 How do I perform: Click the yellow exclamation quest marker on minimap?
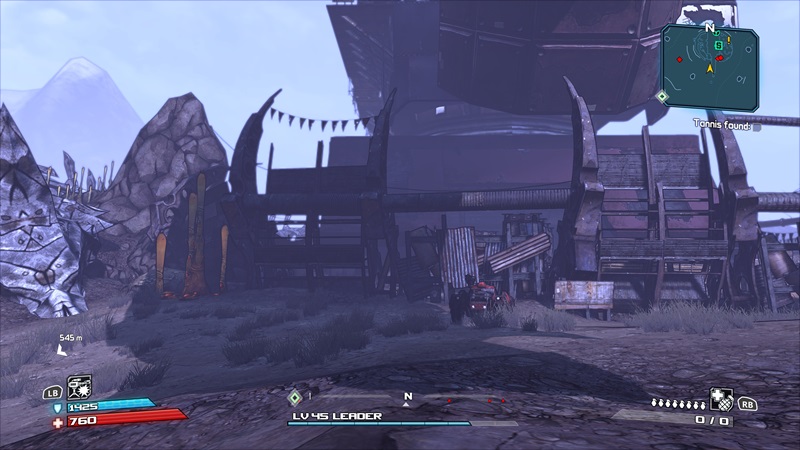point(729,39)
